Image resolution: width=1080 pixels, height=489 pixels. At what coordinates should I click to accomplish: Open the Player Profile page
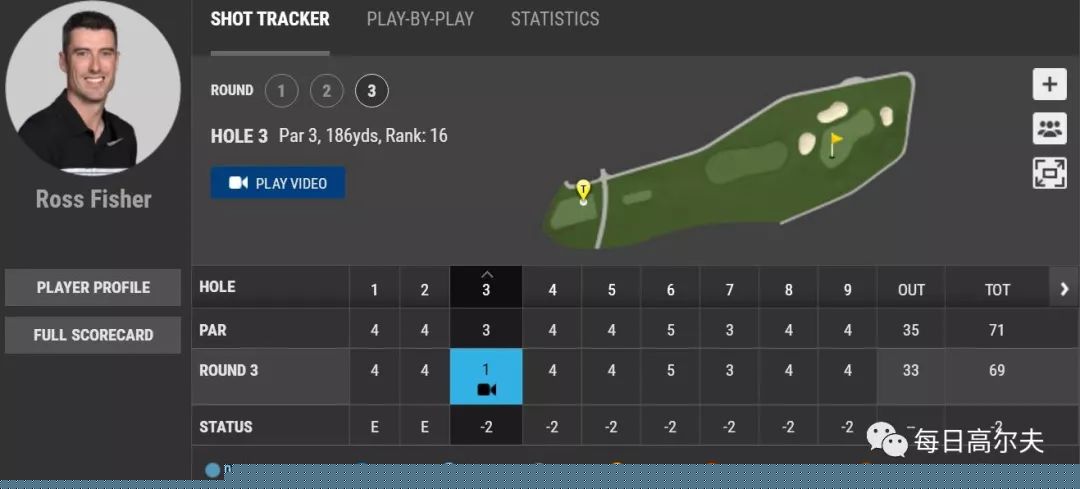coord(93,287)
